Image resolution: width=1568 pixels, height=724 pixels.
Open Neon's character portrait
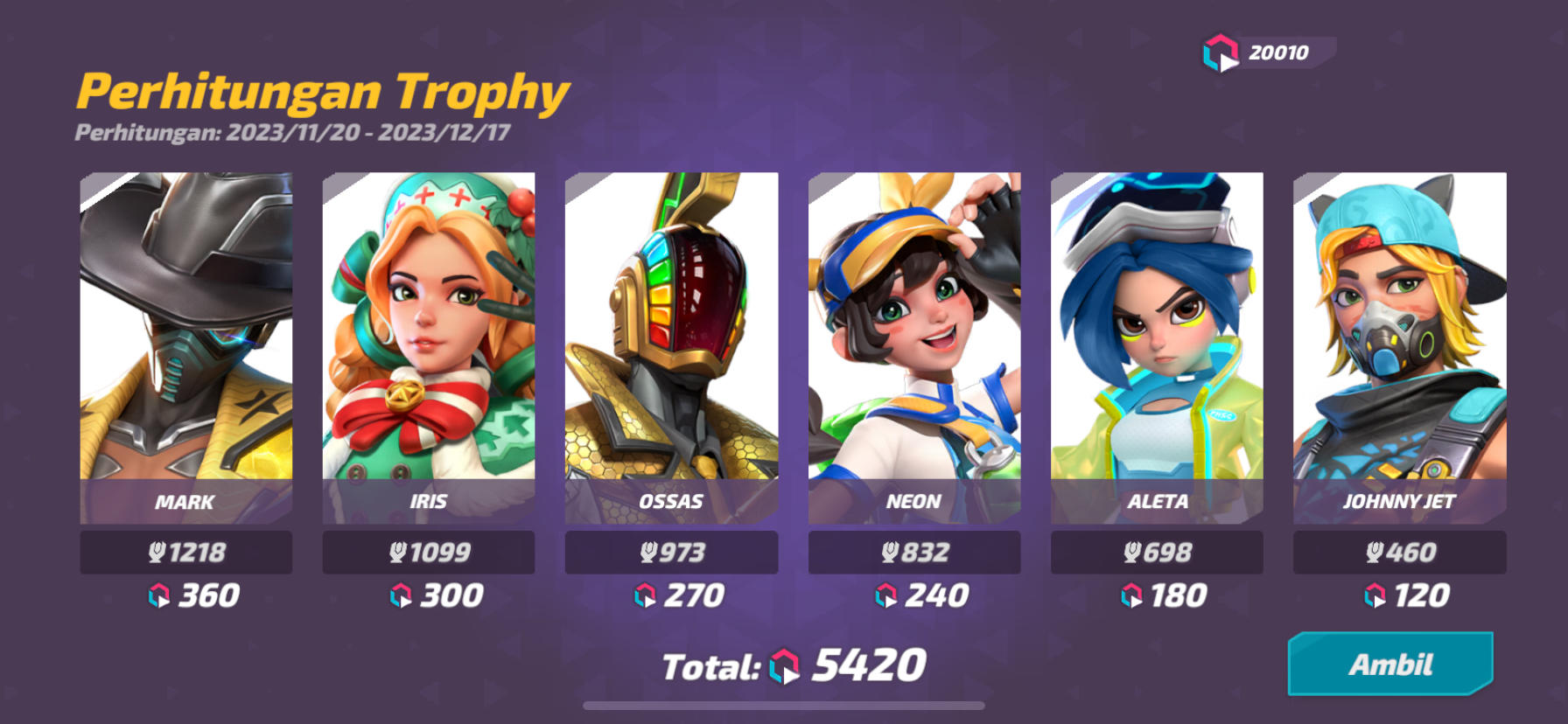[914, 341]
